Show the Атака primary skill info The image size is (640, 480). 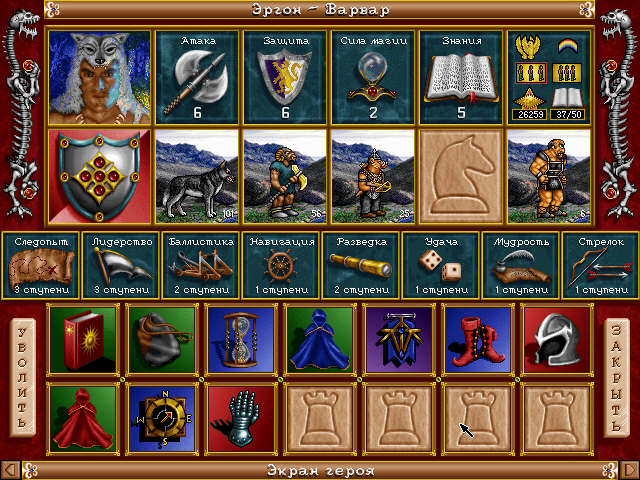196,75
